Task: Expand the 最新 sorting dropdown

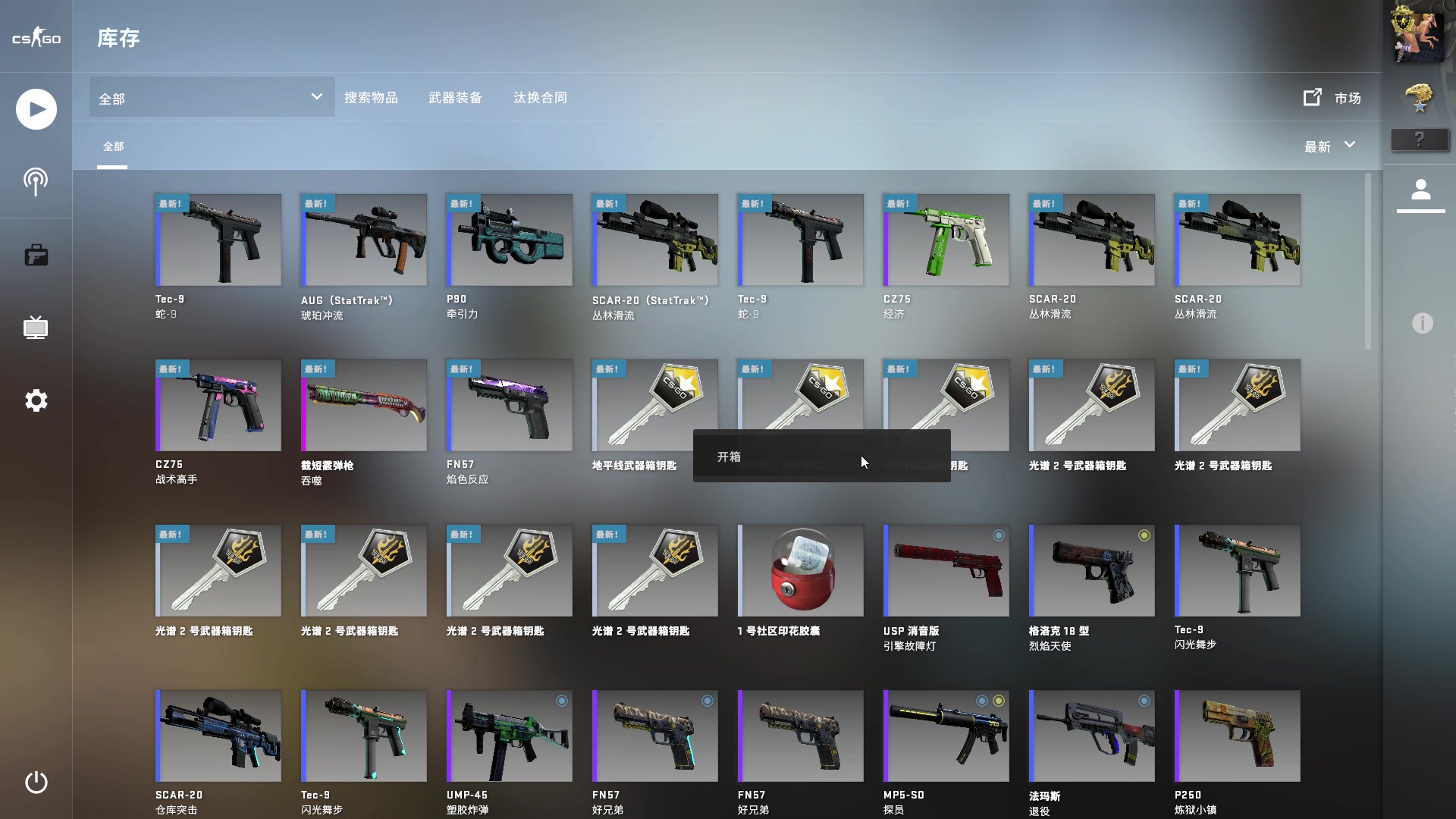Action: pos(1329,146)
